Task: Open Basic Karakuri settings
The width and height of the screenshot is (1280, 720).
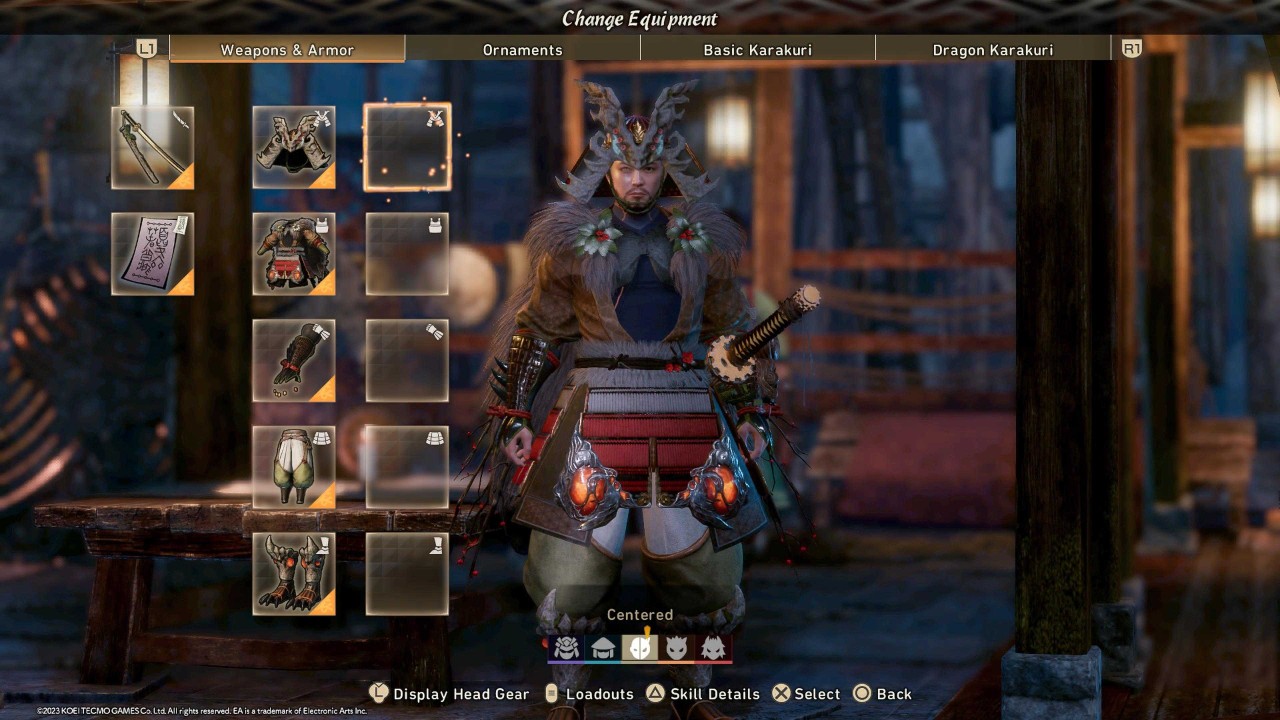Action: 758,49
